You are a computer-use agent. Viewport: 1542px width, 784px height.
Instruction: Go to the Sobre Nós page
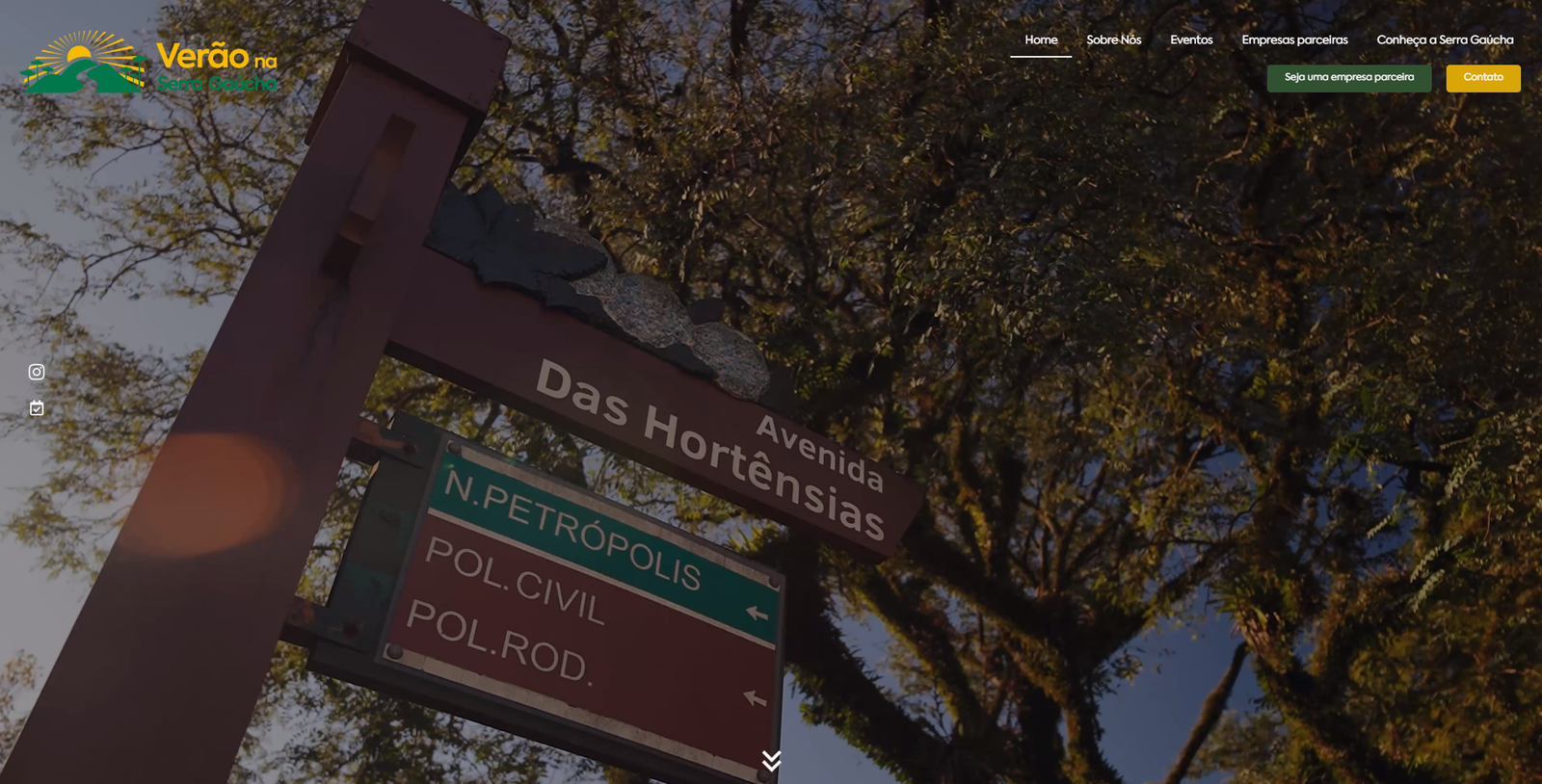1113,40
